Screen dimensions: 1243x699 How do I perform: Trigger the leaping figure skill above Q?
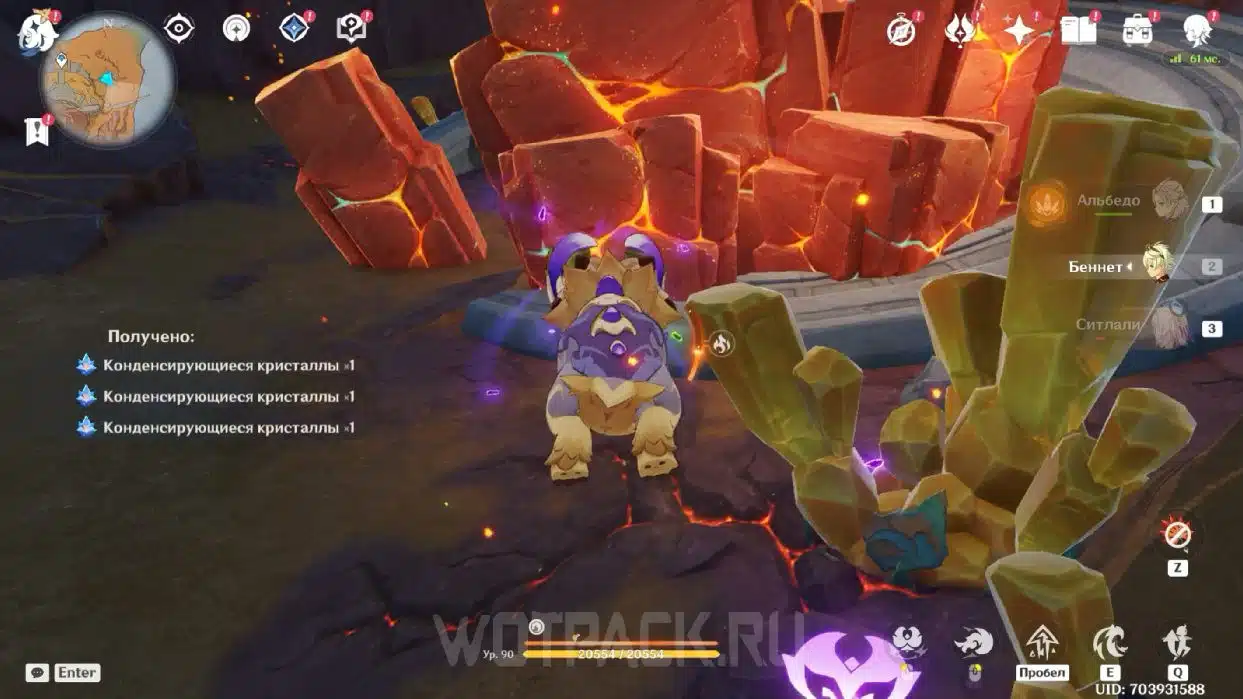pos(1177,641)
